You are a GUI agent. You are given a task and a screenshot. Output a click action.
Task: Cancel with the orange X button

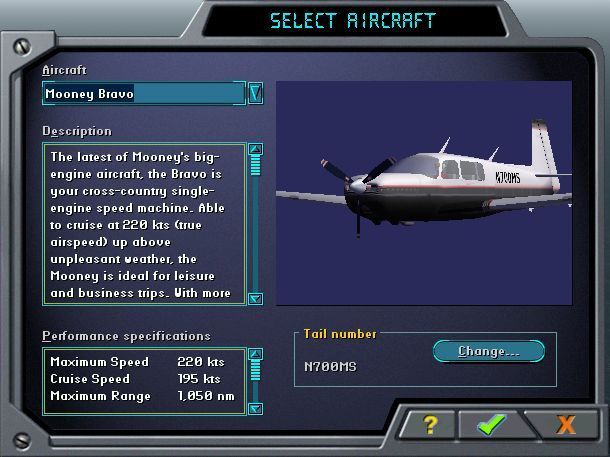click(565, 424)
